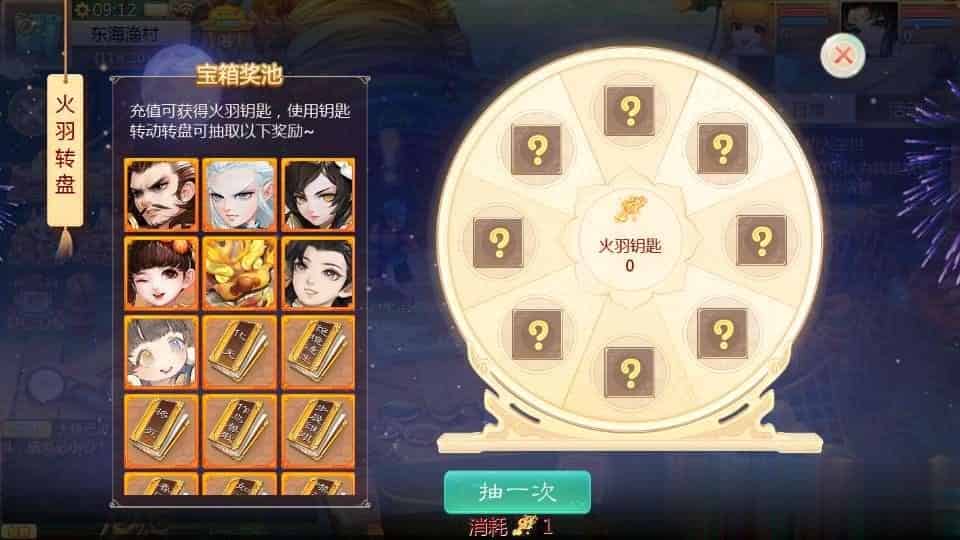960x540 pixels.
Task: View the golden lion beast reward
Action: pos(239,272)
